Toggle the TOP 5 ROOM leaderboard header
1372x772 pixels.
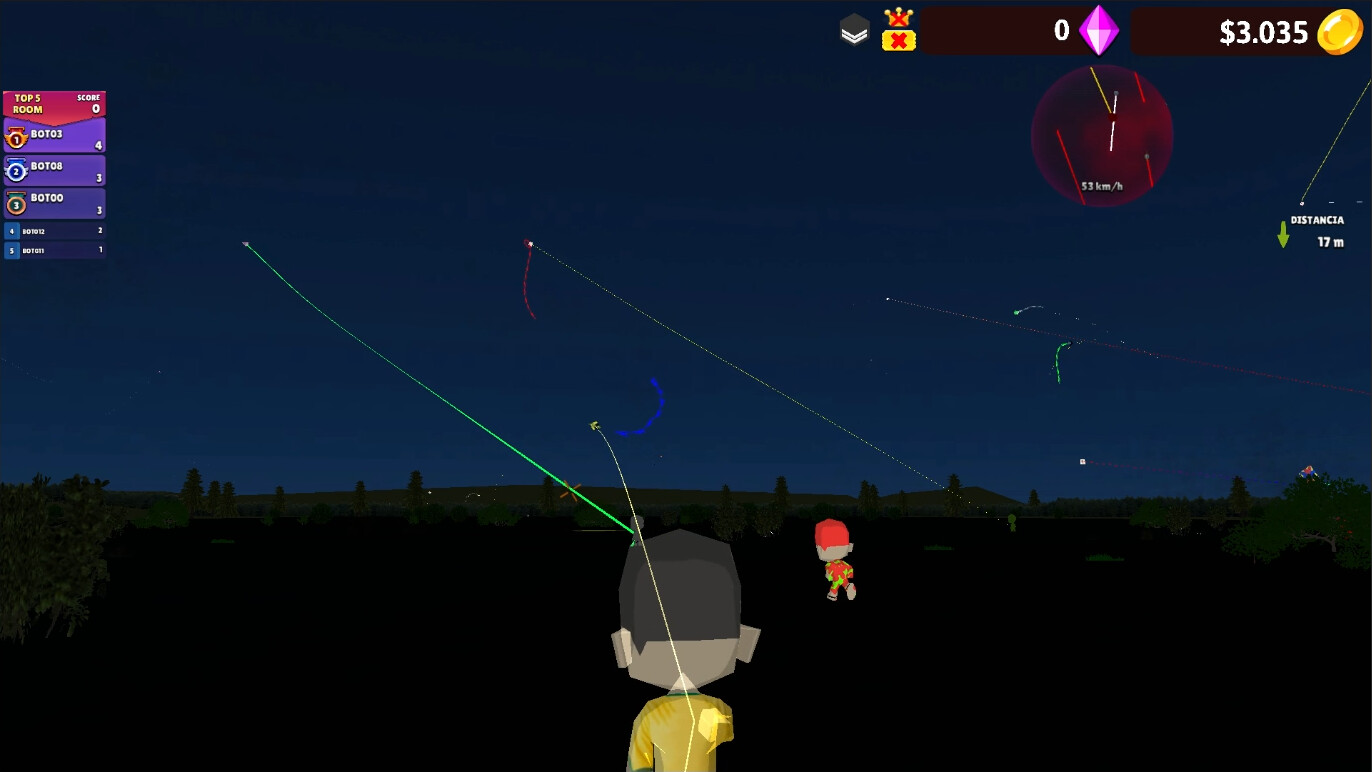(28, 103)
